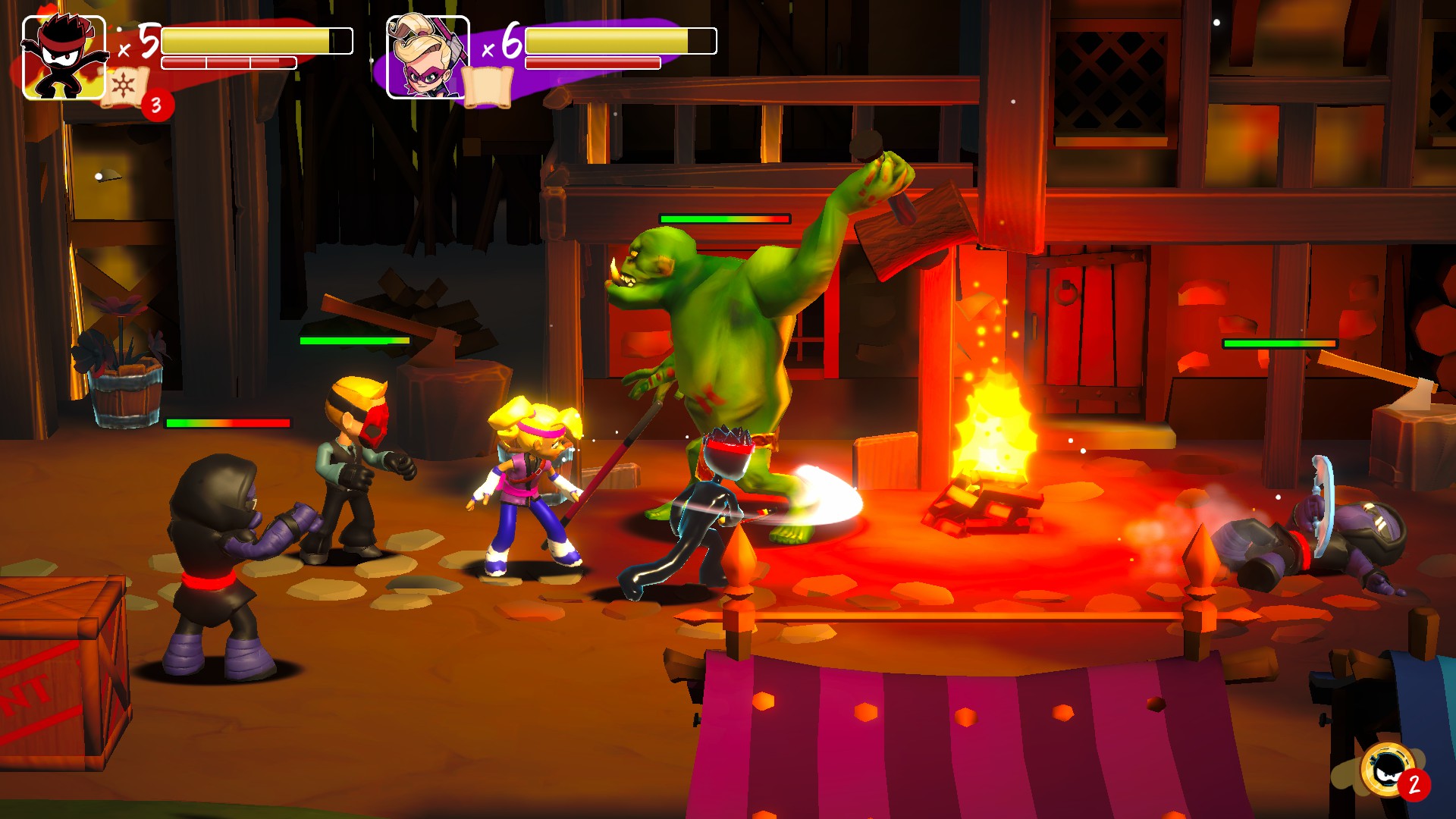Select the blank scroll item icon

click(488, 86)
